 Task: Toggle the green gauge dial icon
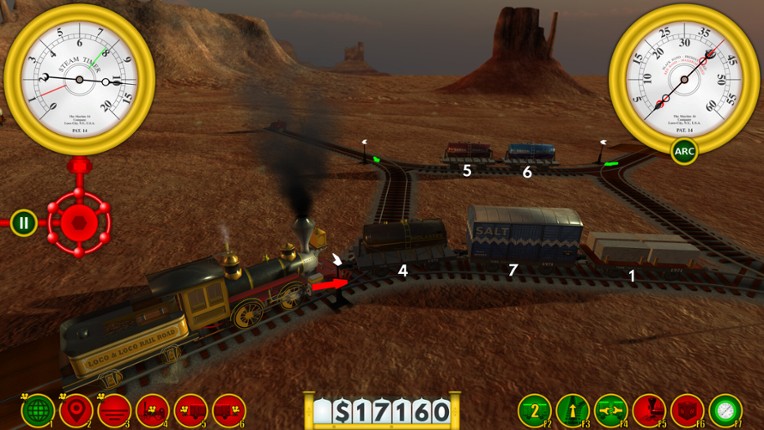725,410
